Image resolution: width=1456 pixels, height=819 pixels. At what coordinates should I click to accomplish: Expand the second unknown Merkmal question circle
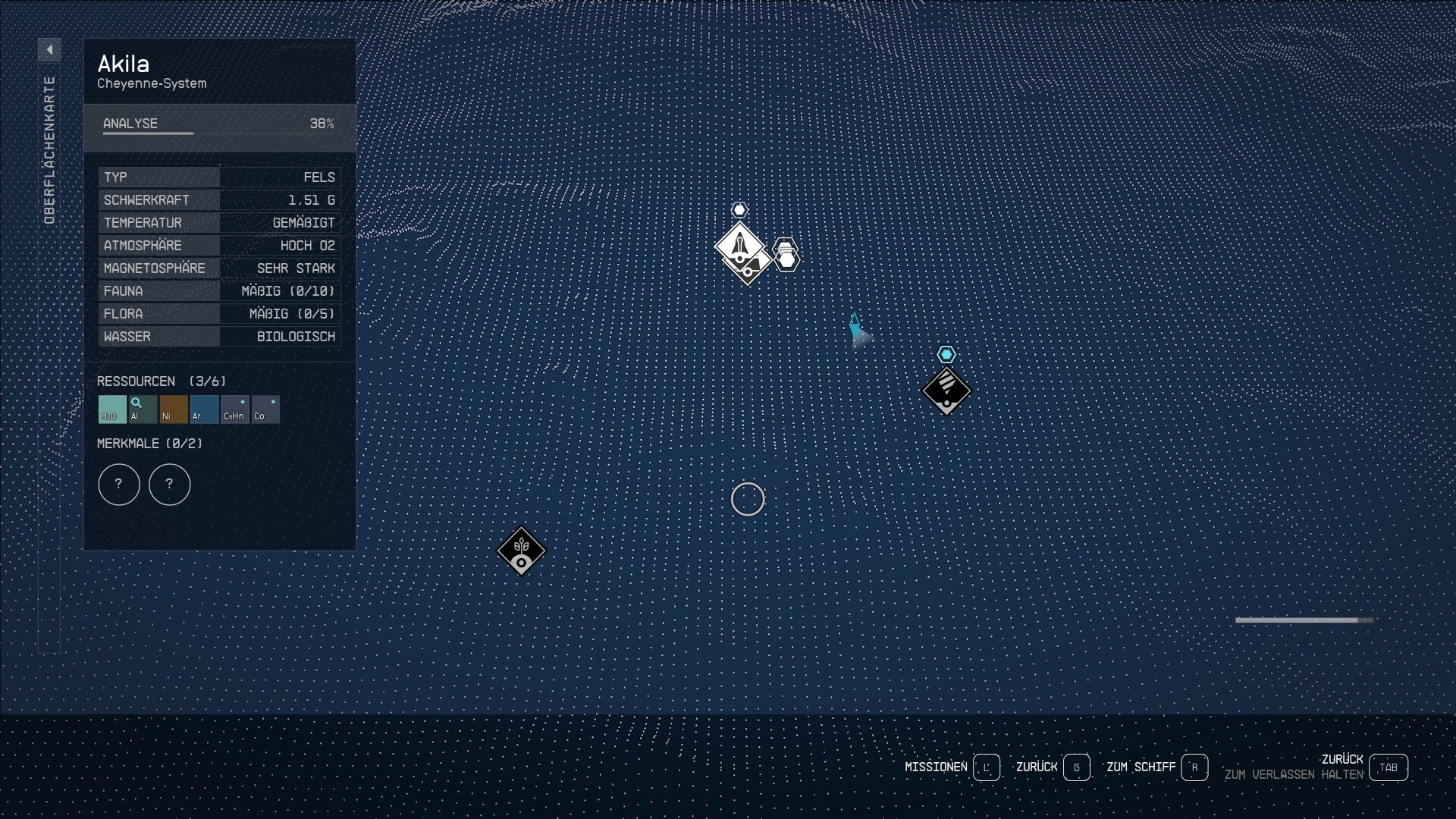(x=169, y=485)
